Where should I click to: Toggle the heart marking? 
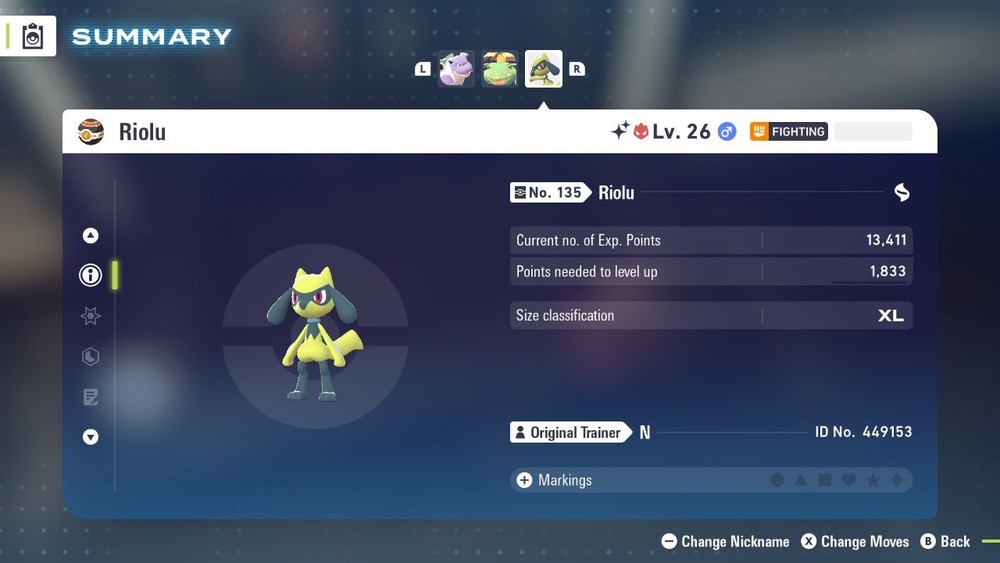(849, 481)
